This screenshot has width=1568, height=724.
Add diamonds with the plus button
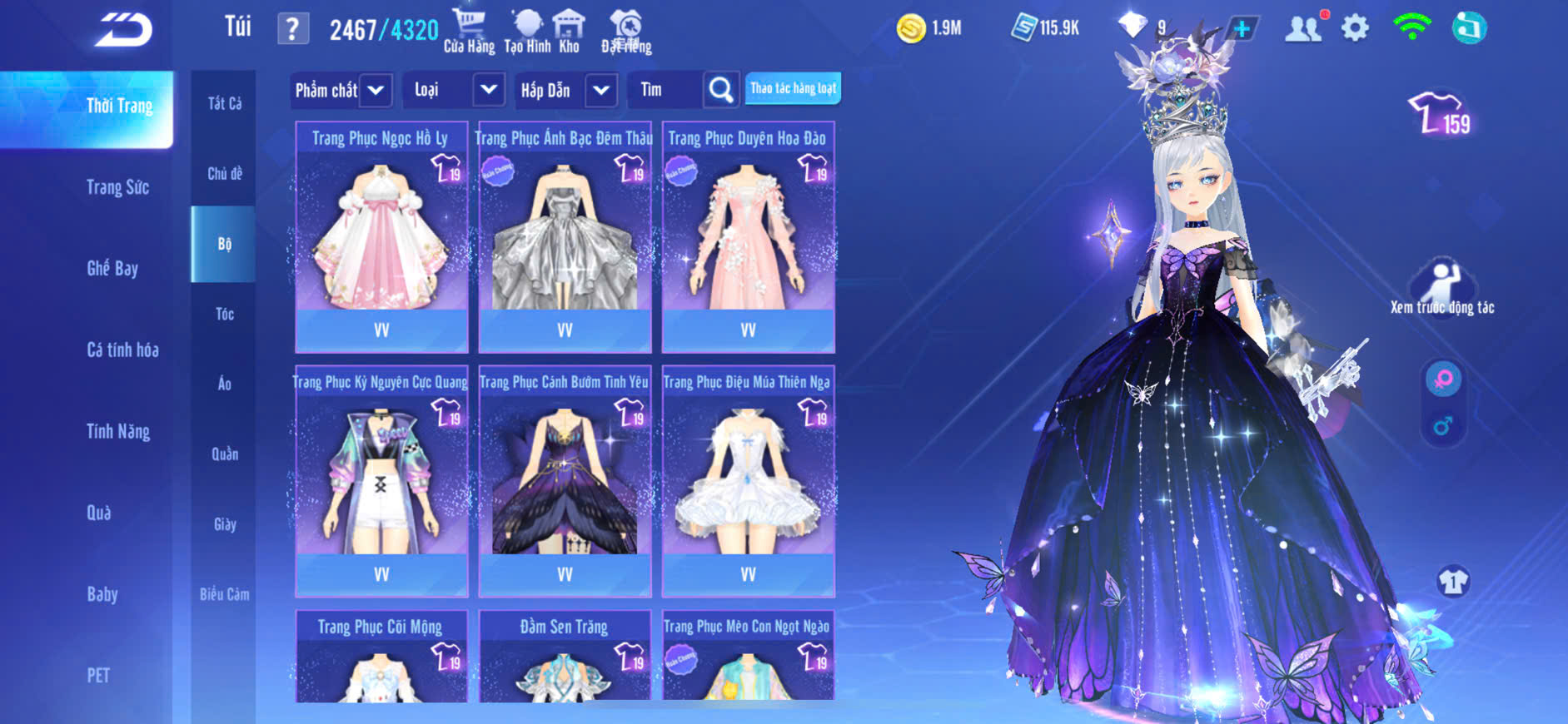click(1242, 28)
